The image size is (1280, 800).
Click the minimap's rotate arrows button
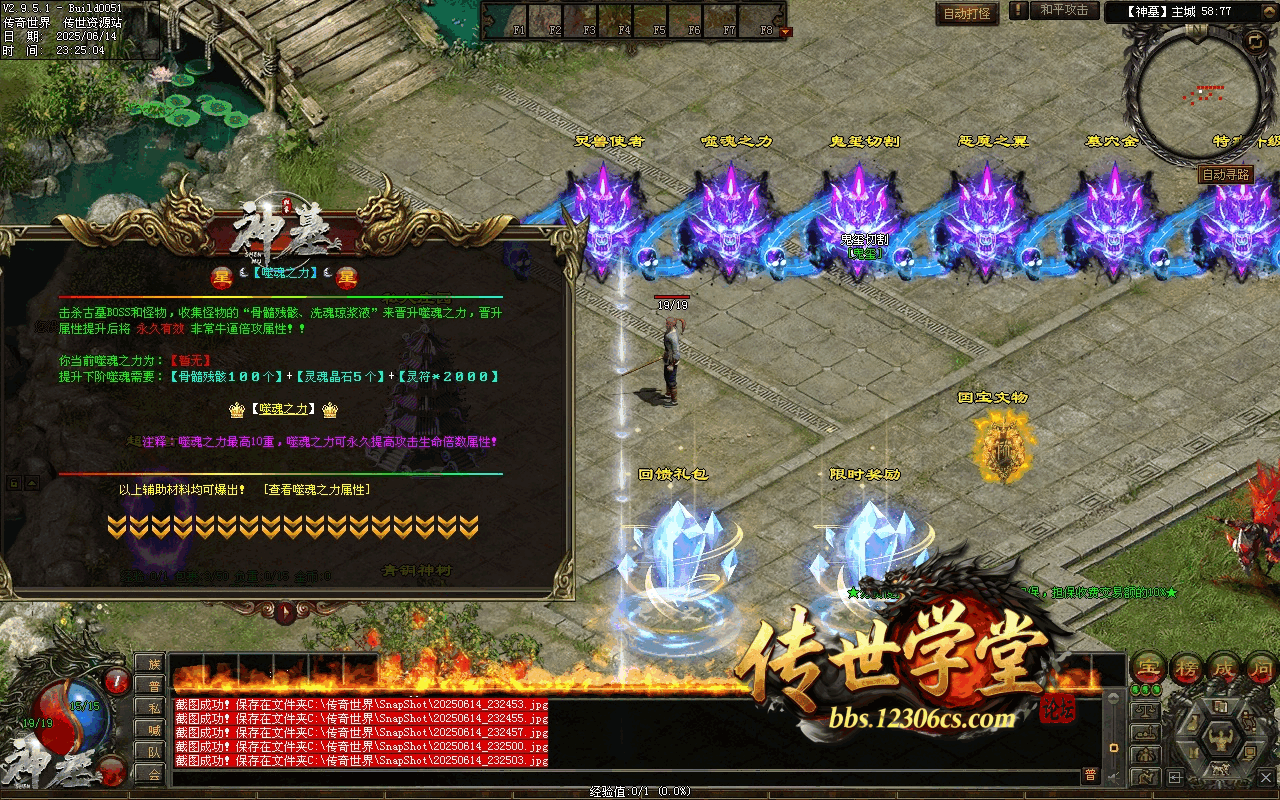[x=1254, y=41]
